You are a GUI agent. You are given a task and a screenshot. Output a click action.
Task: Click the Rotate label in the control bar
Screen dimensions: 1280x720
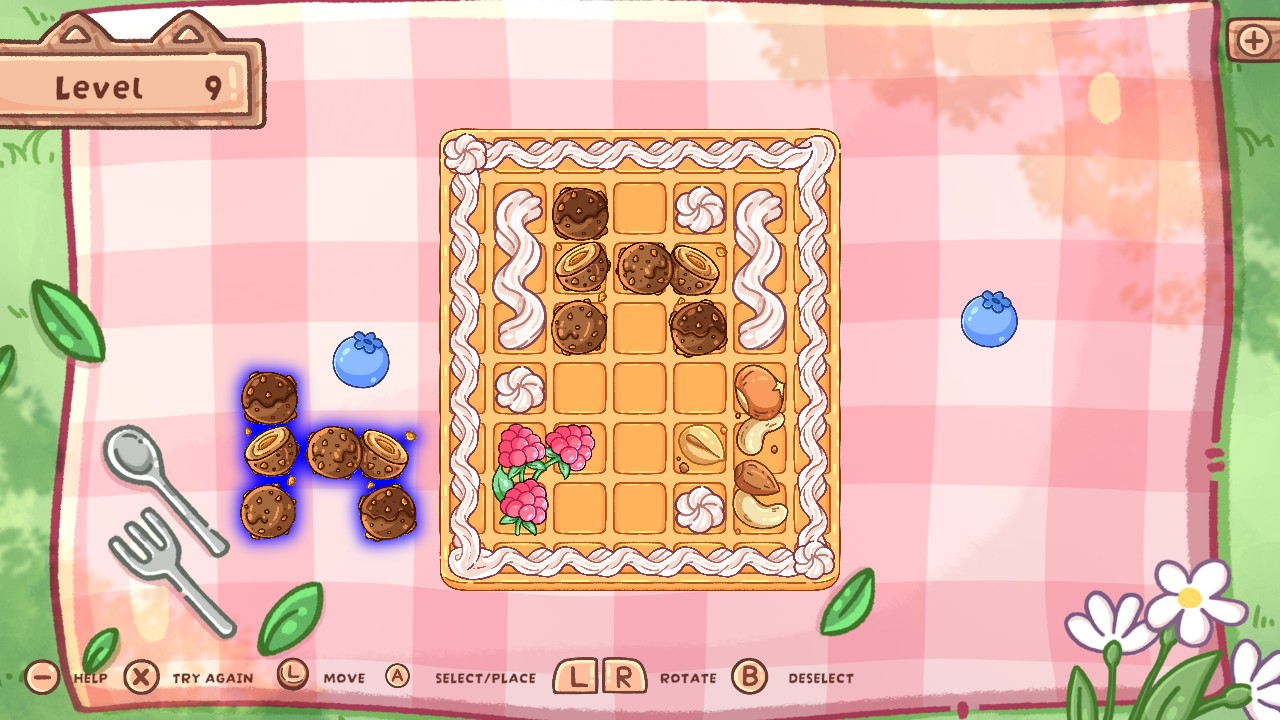point(688,678)
